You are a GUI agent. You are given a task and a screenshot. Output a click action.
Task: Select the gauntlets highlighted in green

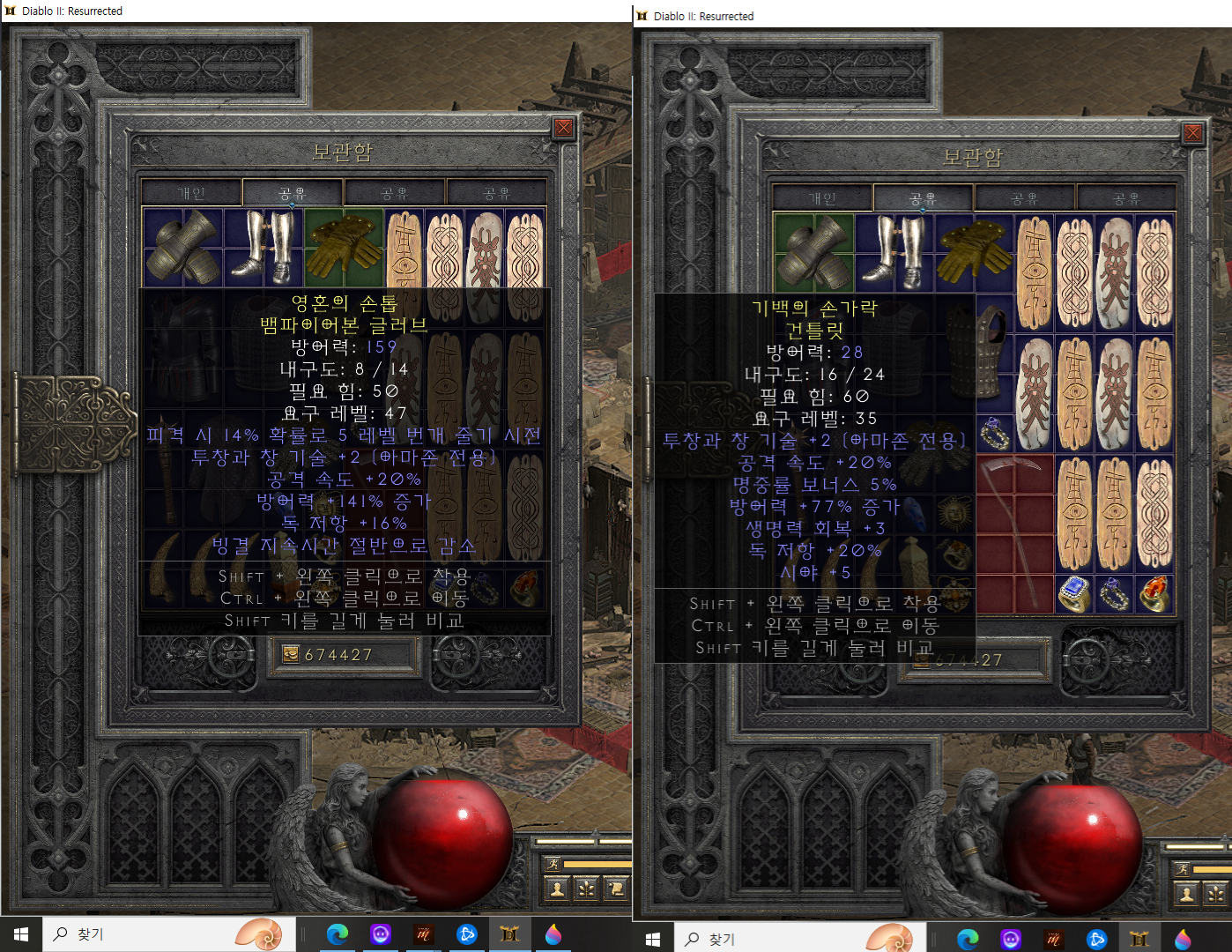pyautogui.click(x=813, y=252)
